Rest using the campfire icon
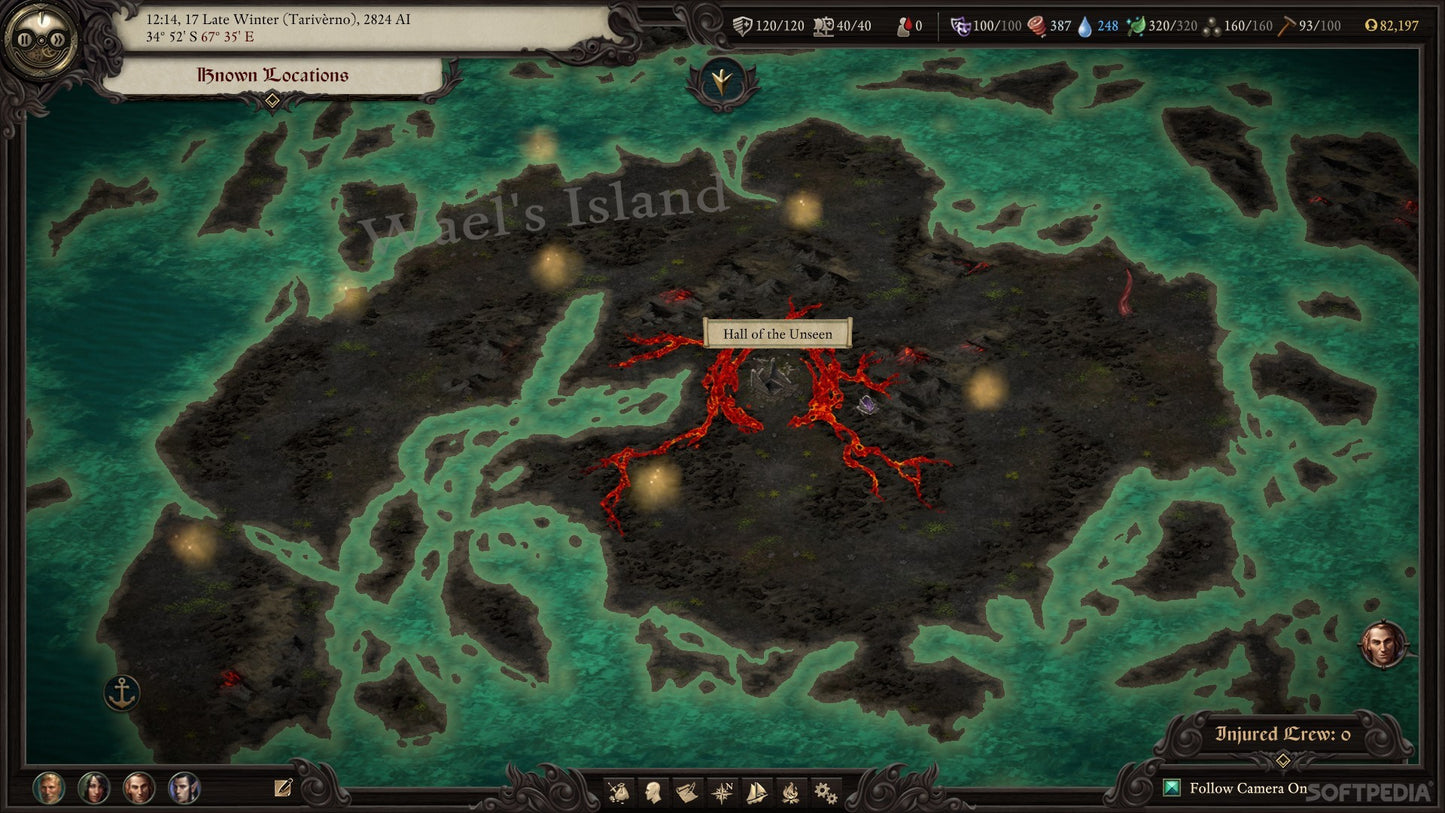The image size is (1445, 813). [x=790, y=793]
